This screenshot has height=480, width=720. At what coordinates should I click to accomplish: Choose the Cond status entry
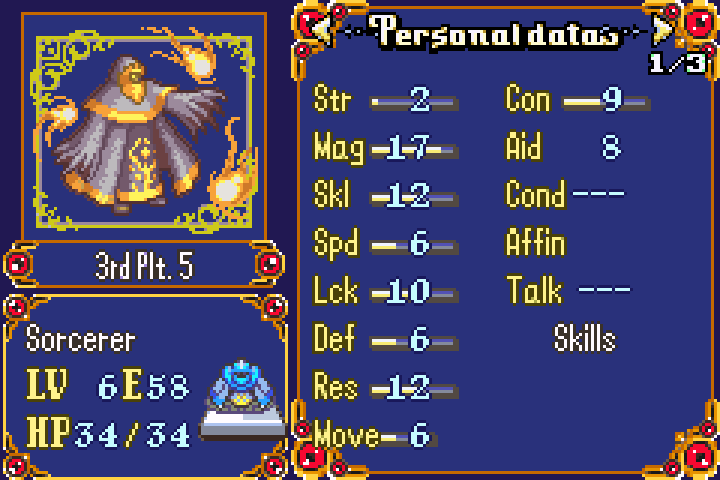[x=565, y=194]
